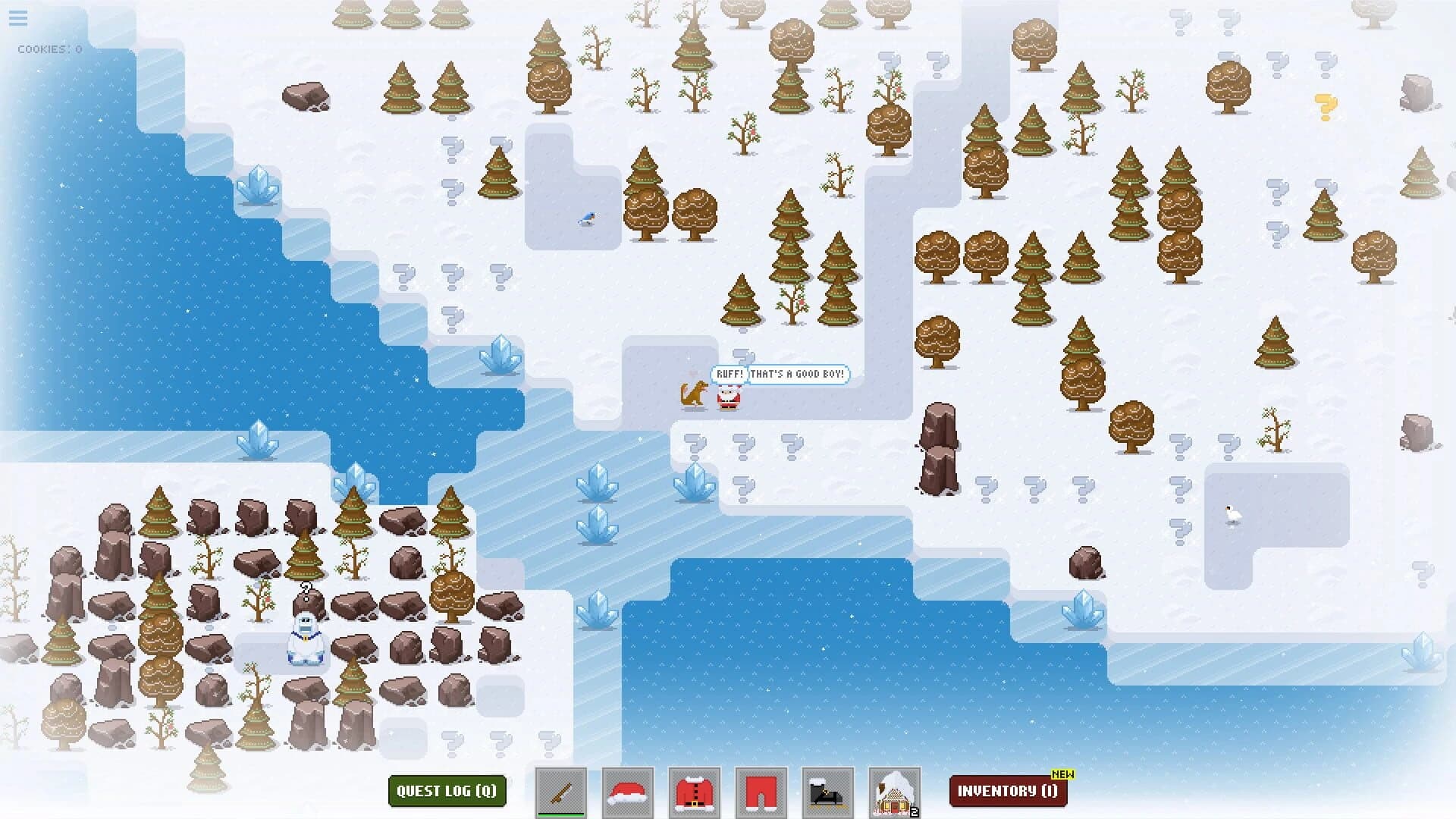Click the NEW badge on the inventory button
Image resolution: width=1456 pixels, height=819 pixels.
[x=1062, y=775]
